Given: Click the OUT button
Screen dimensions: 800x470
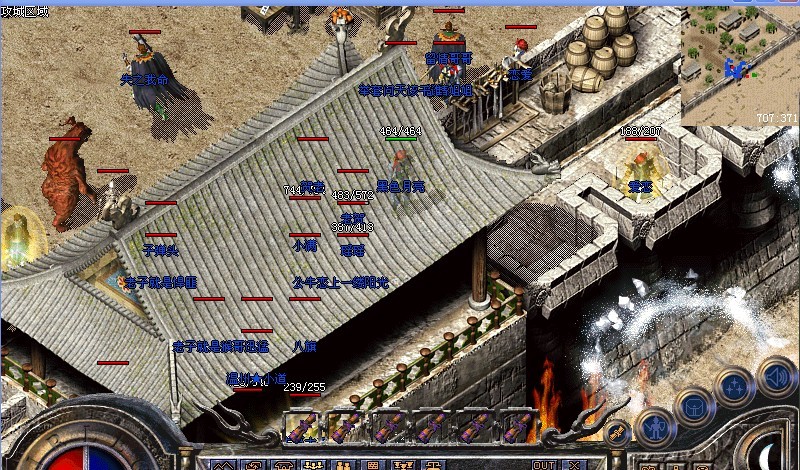Looking at the screenshot, I should point(544,464).
